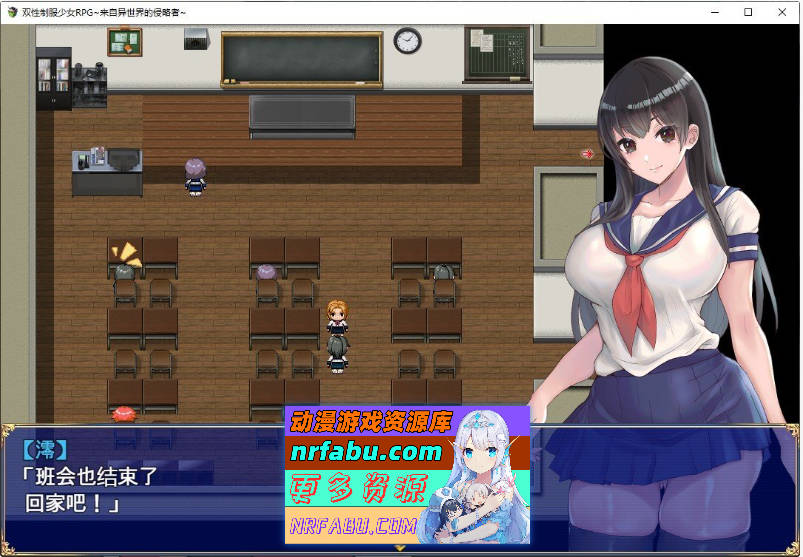Minimize the game window

(715, 12)
